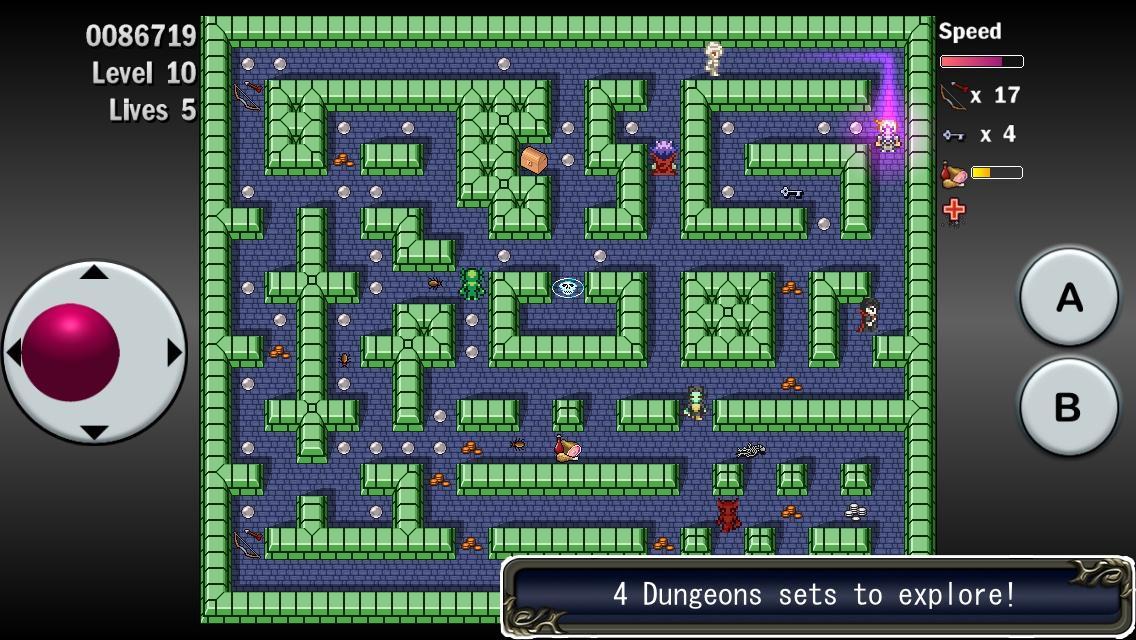
Task: Touch the magenta joystick ball
Action: pos(71,352)
